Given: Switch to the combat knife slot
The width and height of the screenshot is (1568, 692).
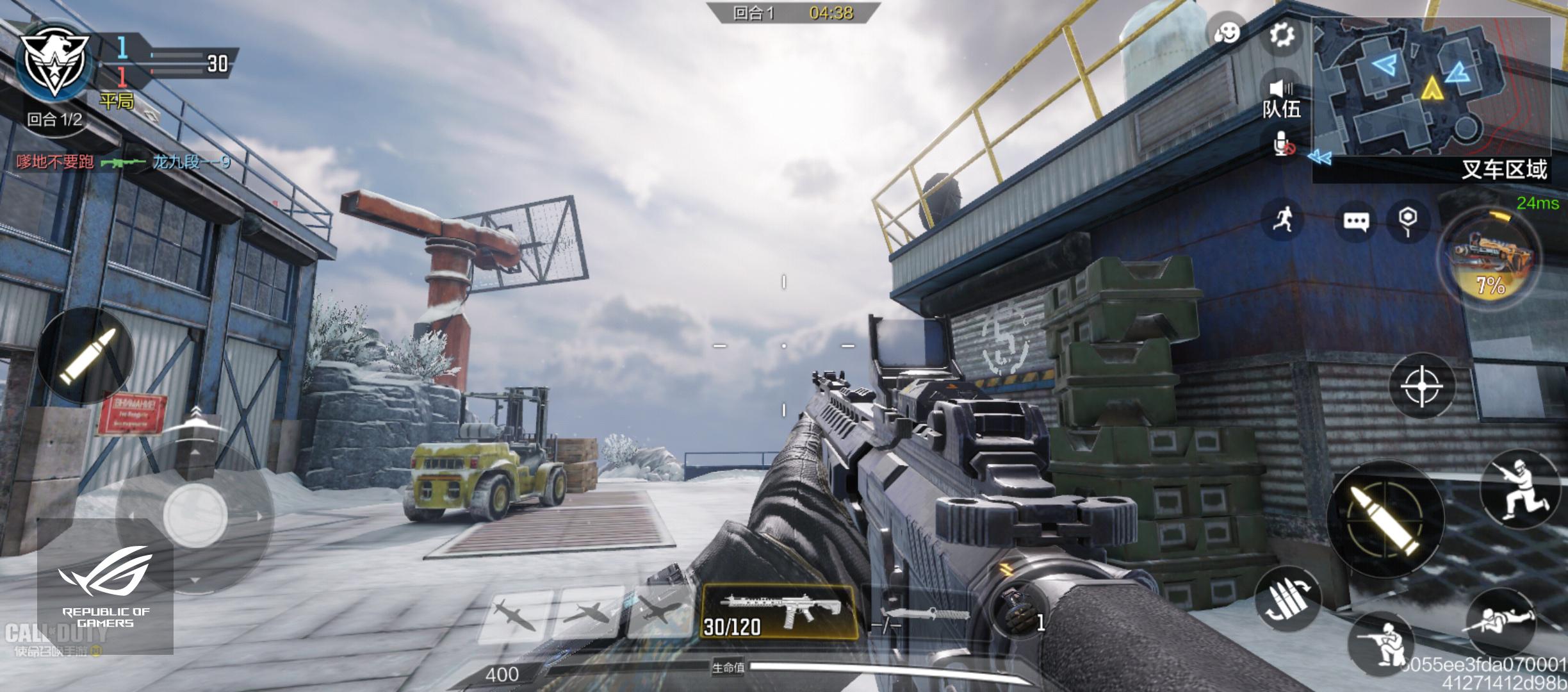Looking at the screenshot, I should [x=922, y=613].
